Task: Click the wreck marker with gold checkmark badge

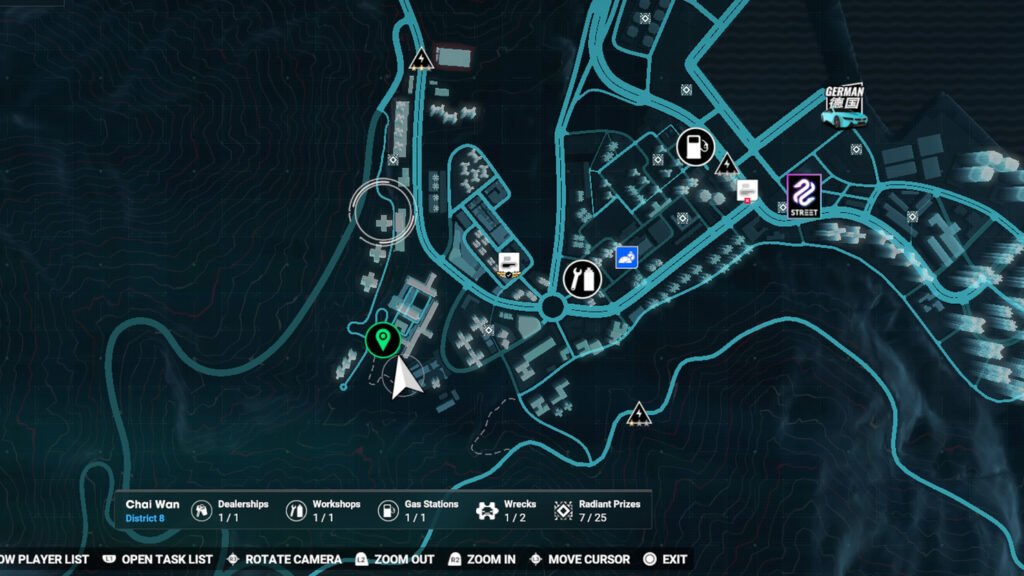Action: click(509, 263)
